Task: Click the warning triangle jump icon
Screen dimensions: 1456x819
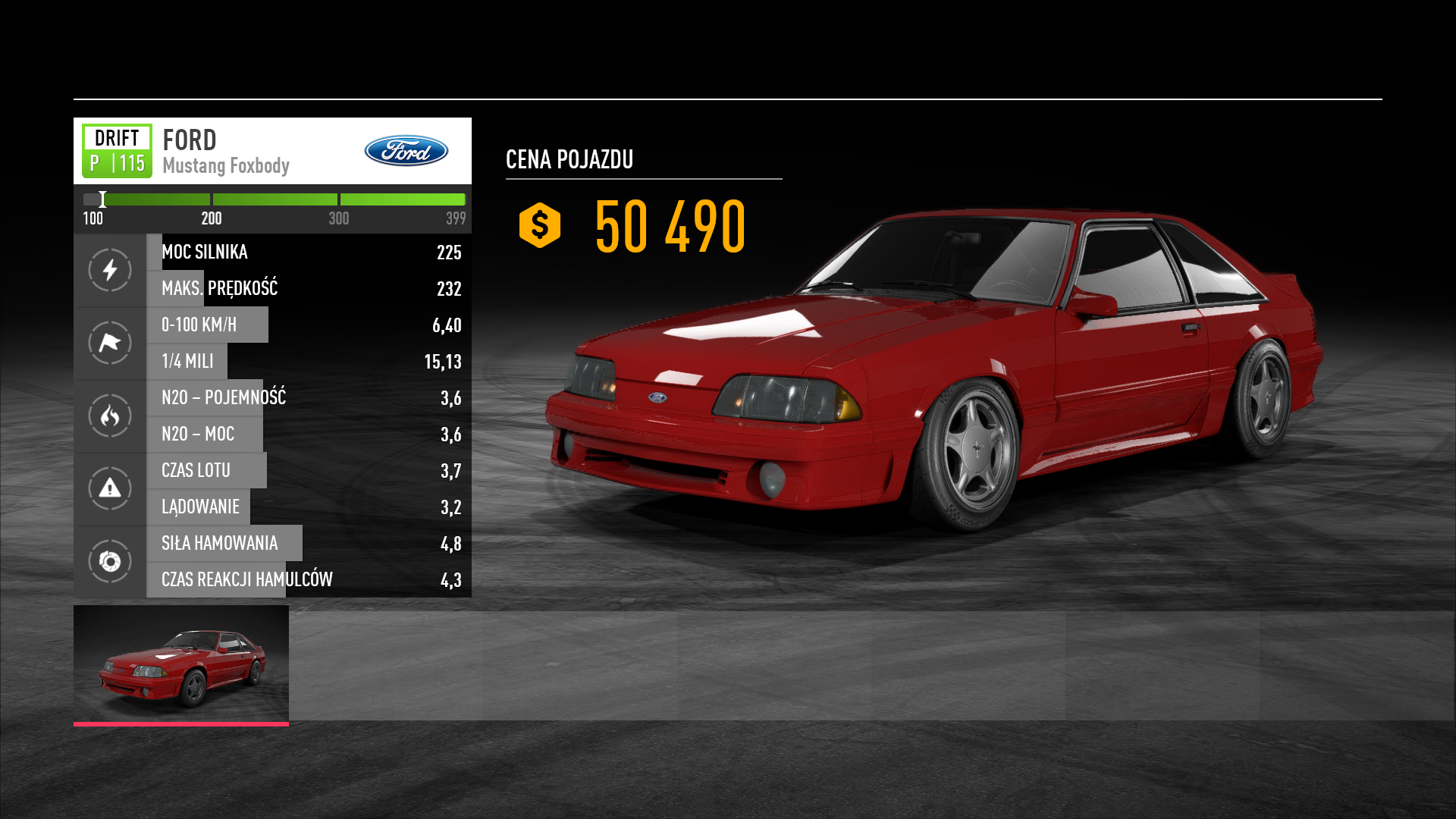Action: [x=110, y=488]
